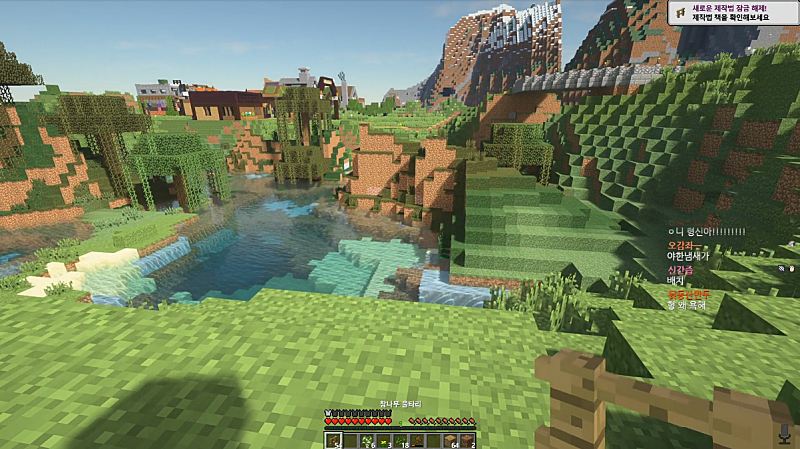Select the plant stack of 18

click(x=401, y=441)
